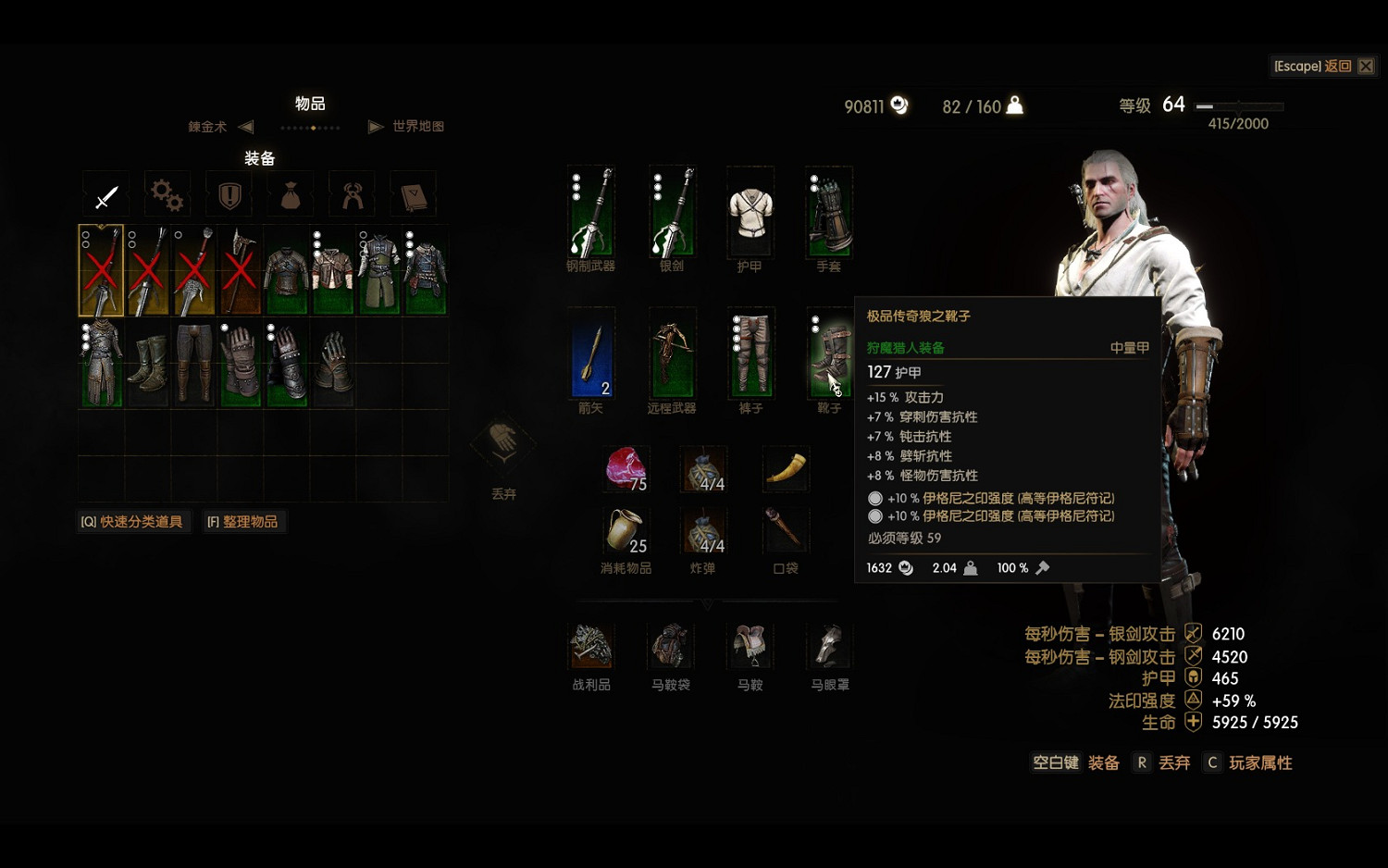
Task: Open the 世界地图 world map tab
Action: pyautogui.click(x=416, y=127)
